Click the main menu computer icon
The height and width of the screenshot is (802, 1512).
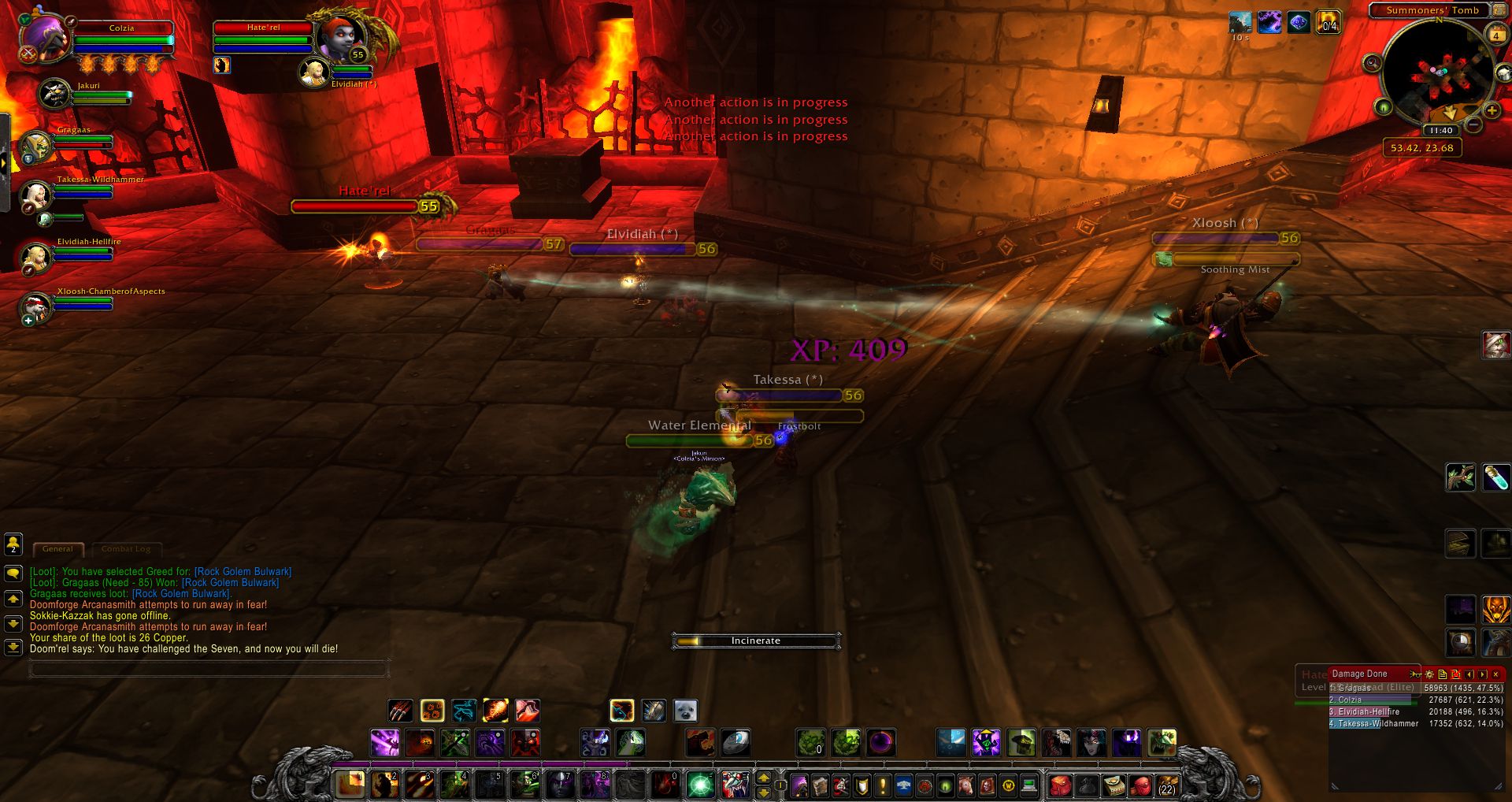point(1028,785)
